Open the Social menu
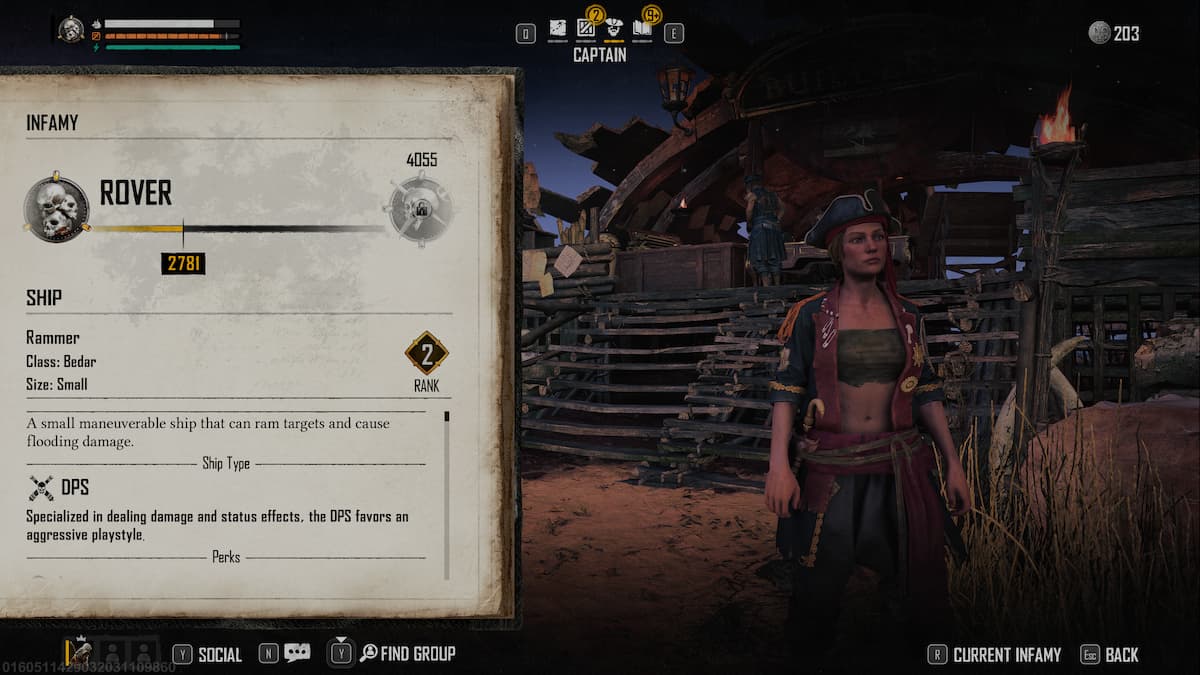Viewport: 1200px width, 675px height. 208,654
